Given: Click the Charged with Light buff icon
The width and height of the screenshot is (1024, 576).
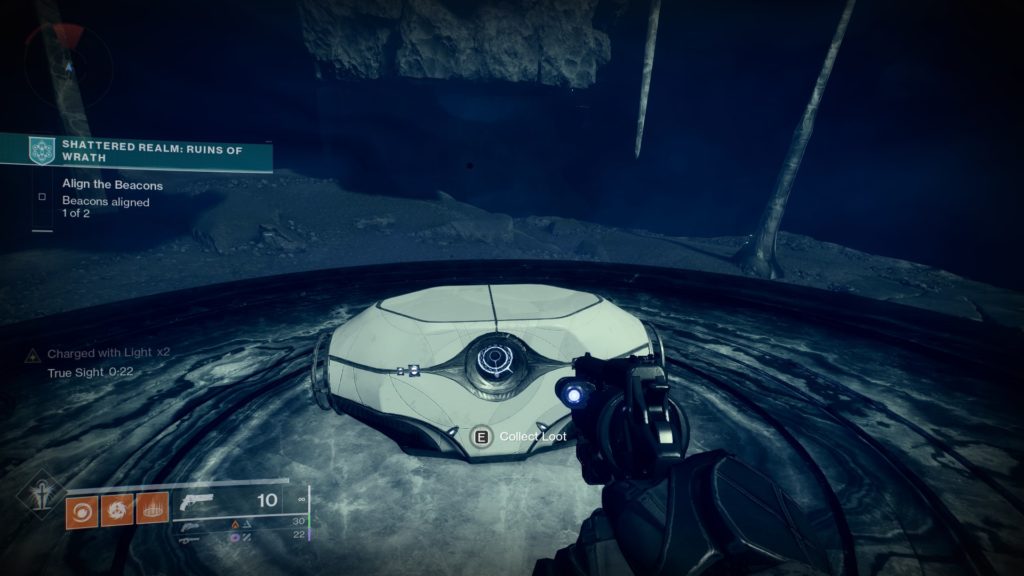Looking at the screenshot, I should coord(33,355).
